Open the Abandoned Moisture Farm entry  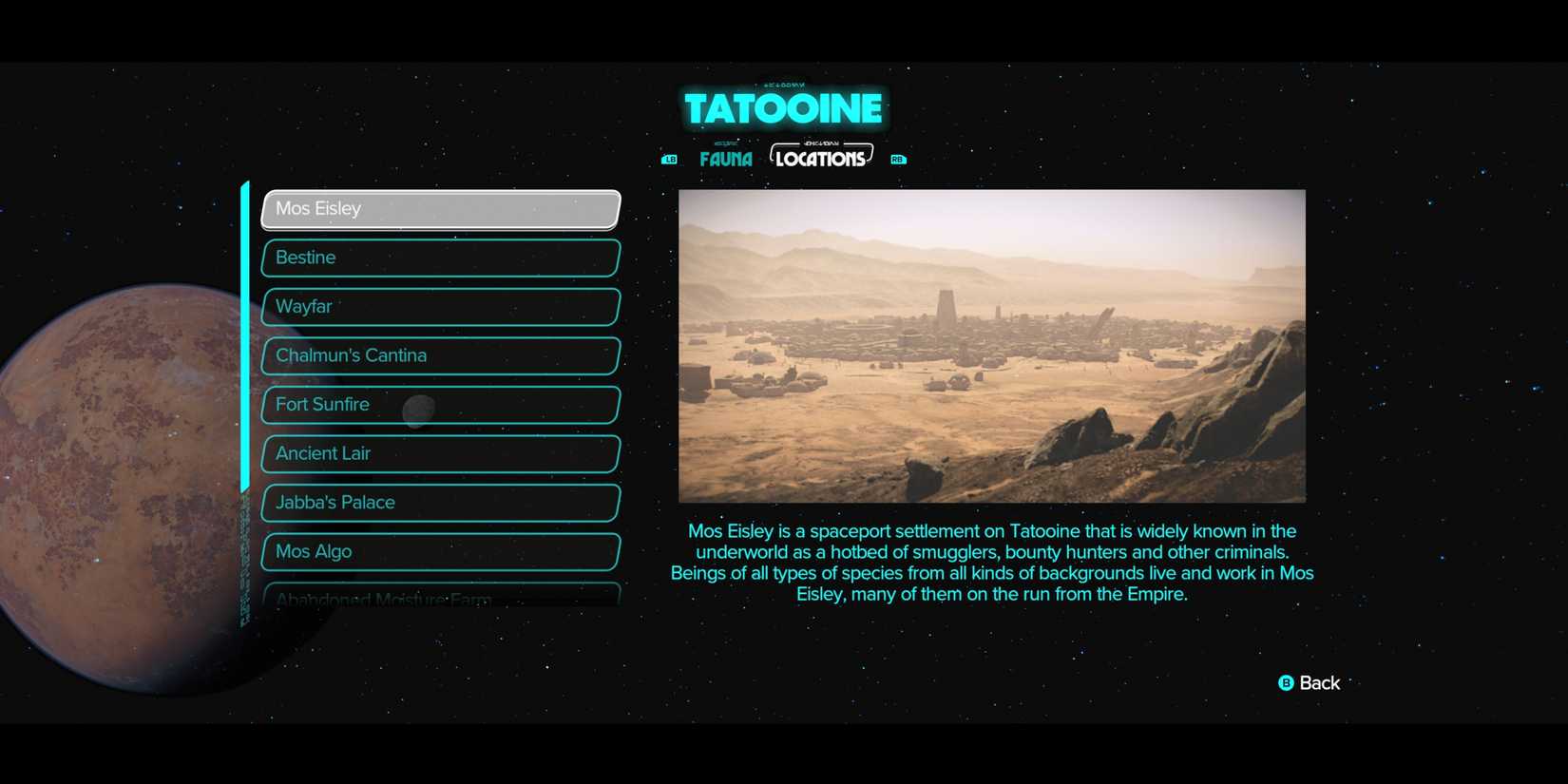coord(439,597)
